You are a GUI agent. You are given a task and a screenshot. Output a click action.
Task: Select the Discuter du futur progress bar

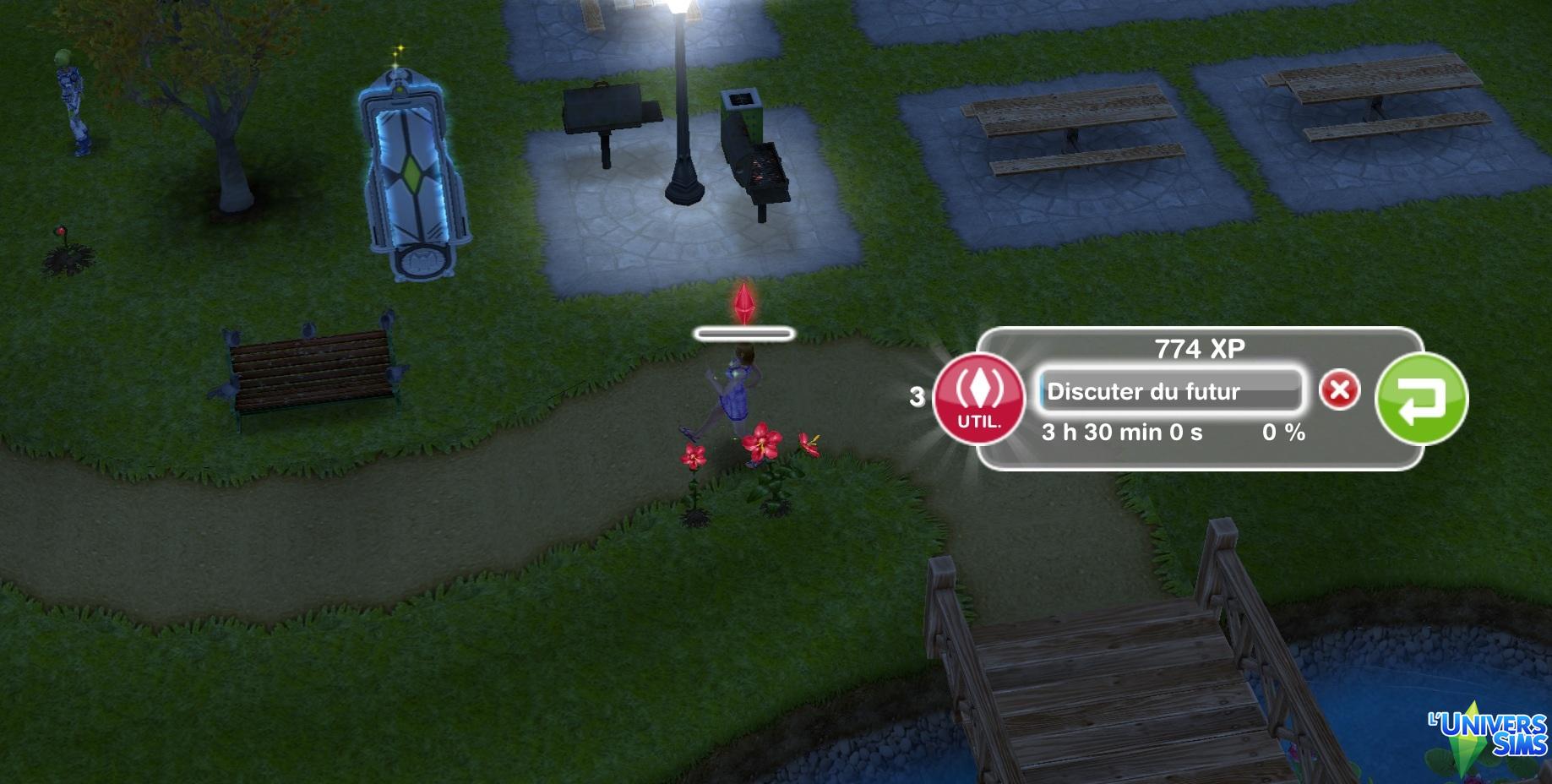click(x=1170, y=391)
